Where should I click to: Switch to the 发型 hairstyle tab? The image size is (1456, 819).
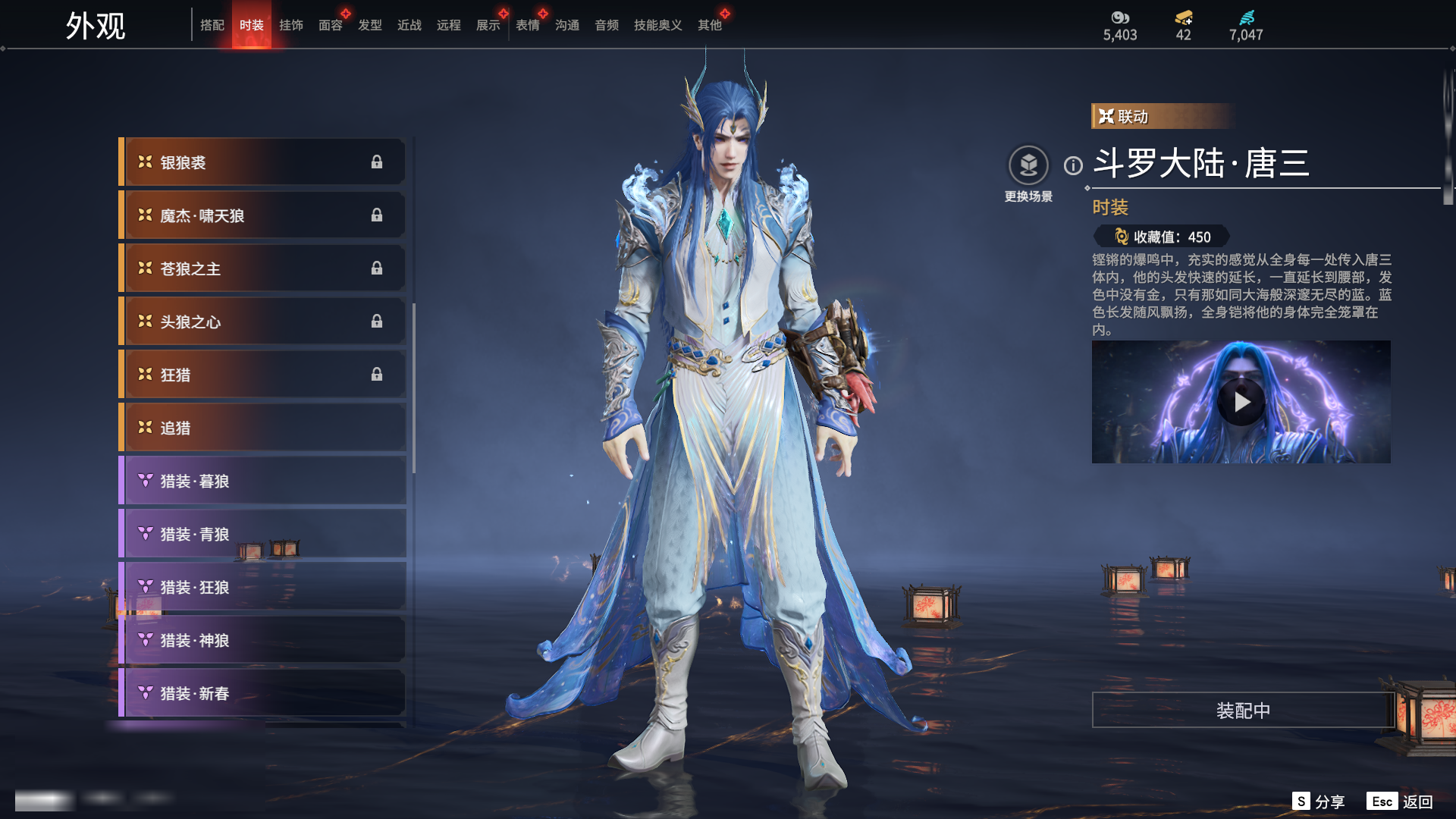(370, 25)
